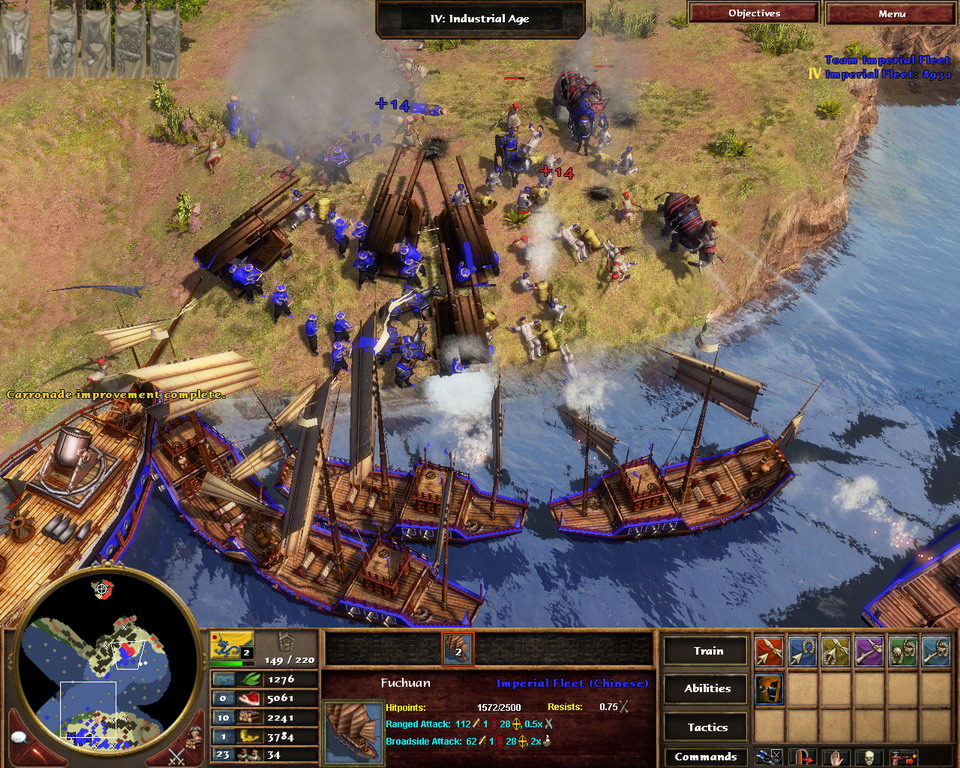The image size is (960, 768).
Task: Train the purple banner unit
Action: point(868,652)
